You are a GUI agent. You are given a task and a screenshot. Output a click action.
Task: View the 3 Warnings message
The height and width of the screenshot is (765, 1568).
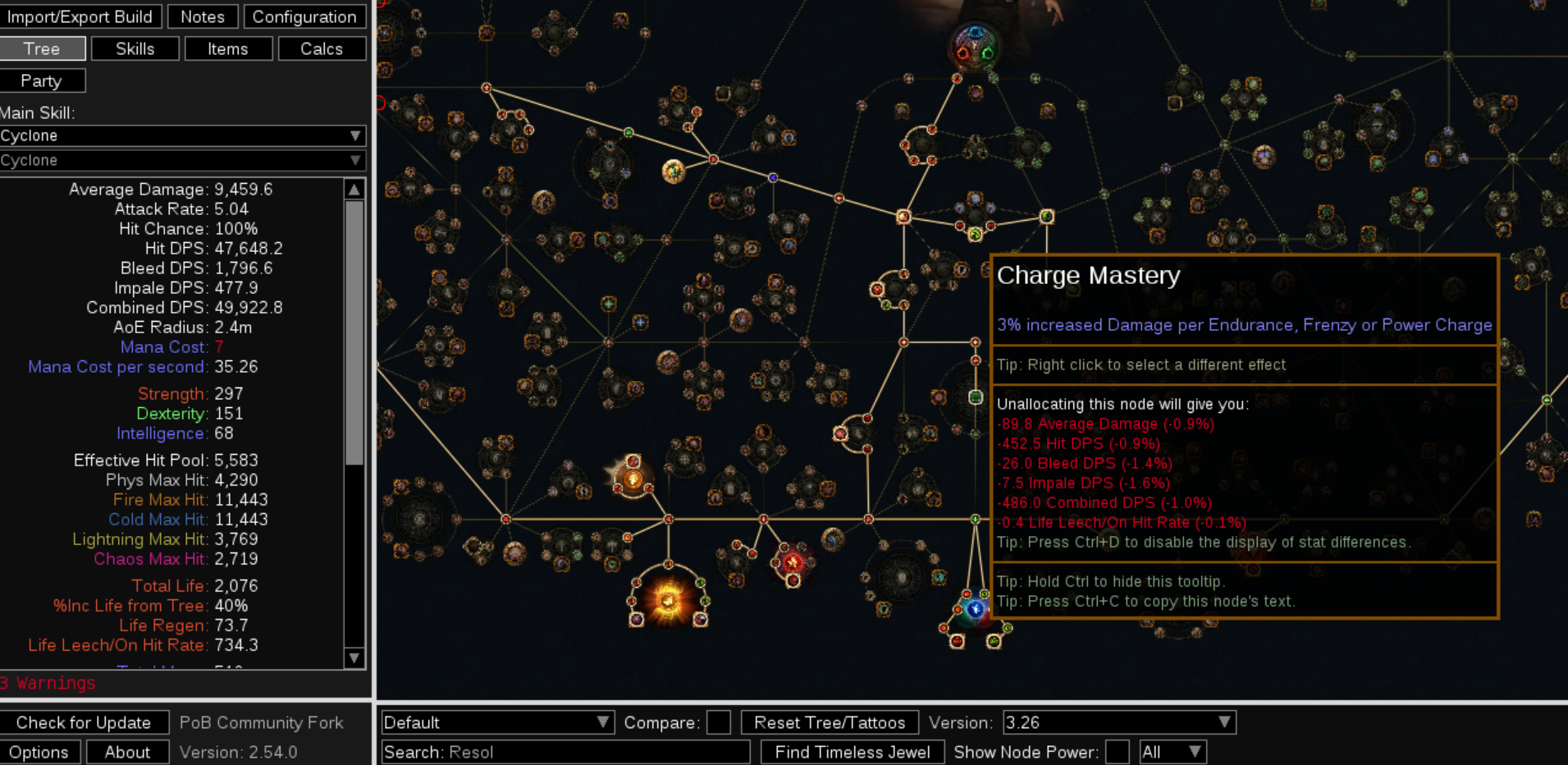coord(48,683)
